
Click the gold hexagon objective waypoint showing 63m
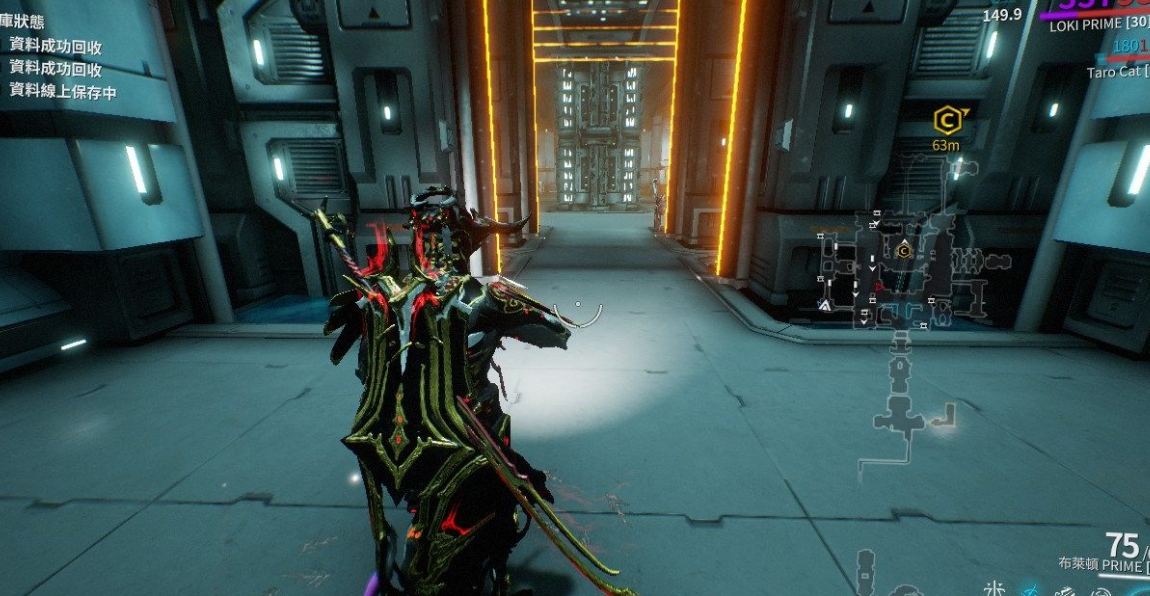947,121
